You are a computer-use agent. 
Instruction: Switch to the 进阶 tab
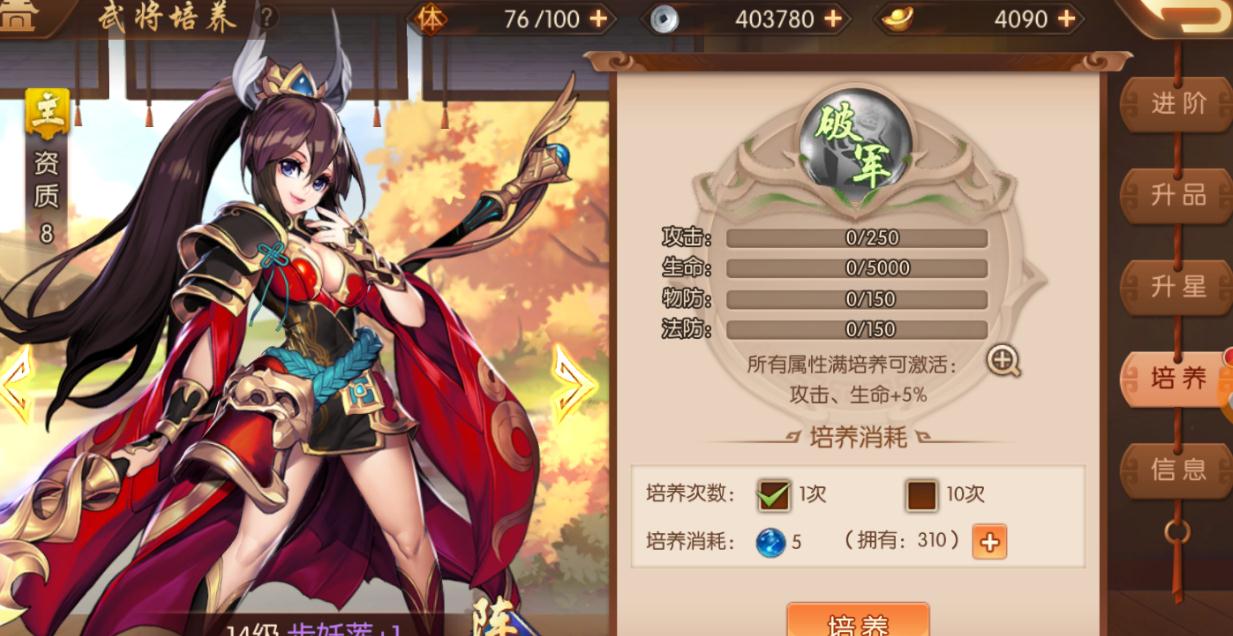tap(1177, 103)
